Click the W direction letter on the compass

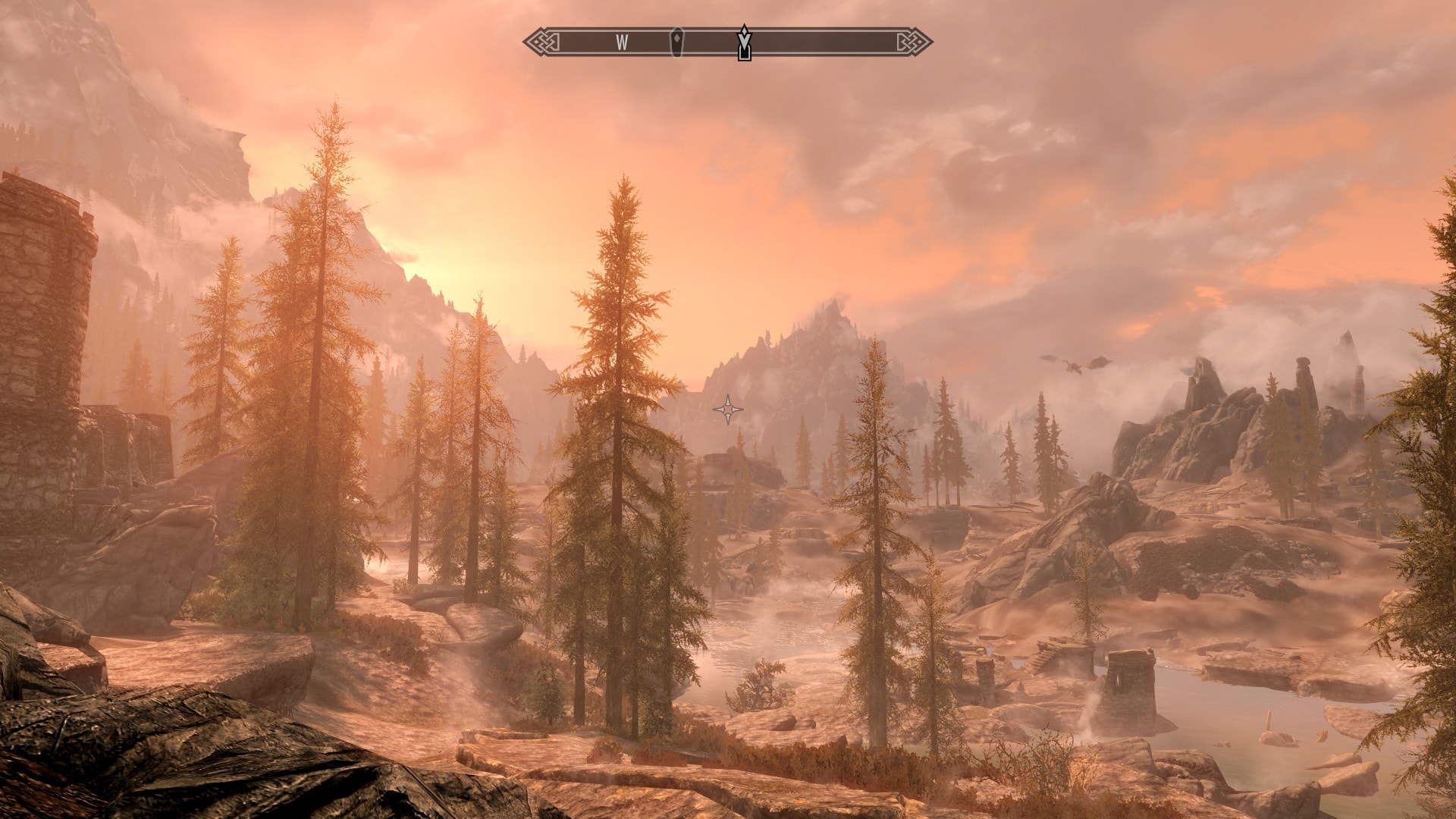(622, 43)
